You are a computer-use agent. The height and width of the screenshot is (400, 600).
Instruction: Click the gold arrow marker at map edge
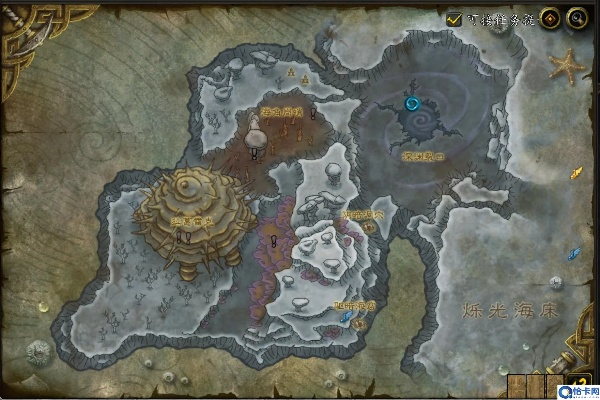tap(575, 173)
